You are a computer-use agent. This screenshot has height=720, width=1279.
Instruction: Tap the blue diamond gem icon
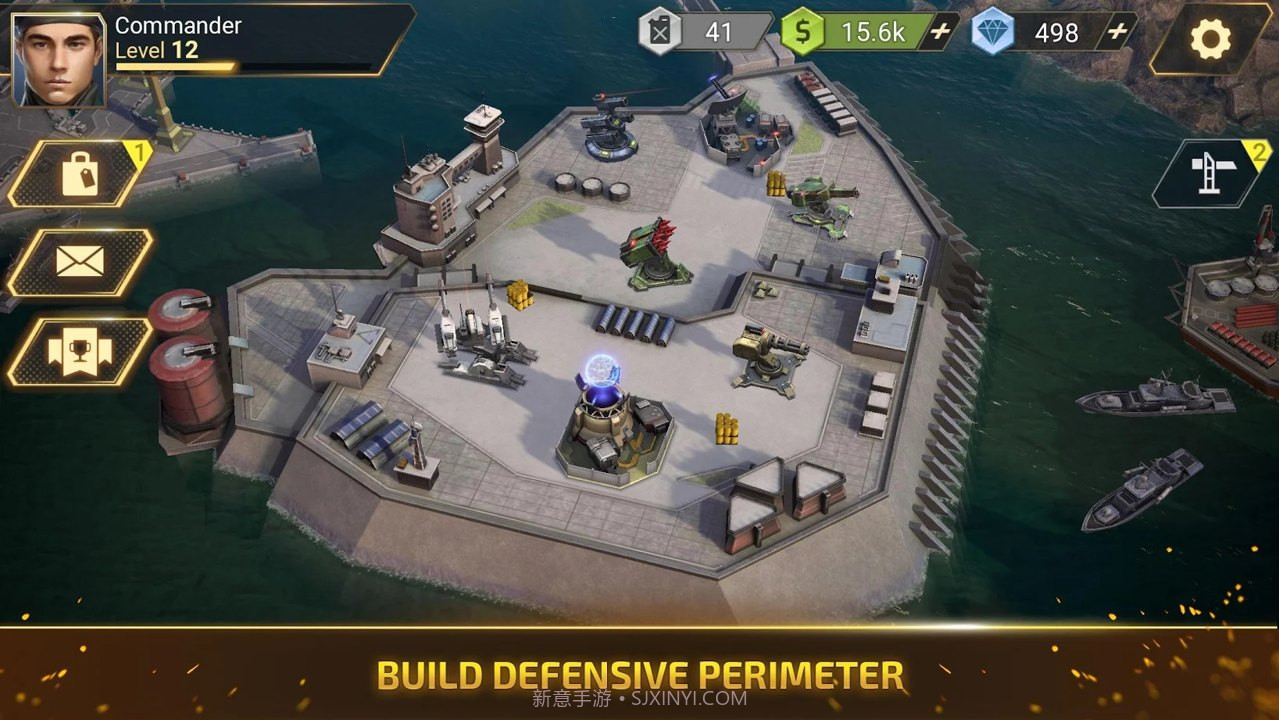click(992, 32)
